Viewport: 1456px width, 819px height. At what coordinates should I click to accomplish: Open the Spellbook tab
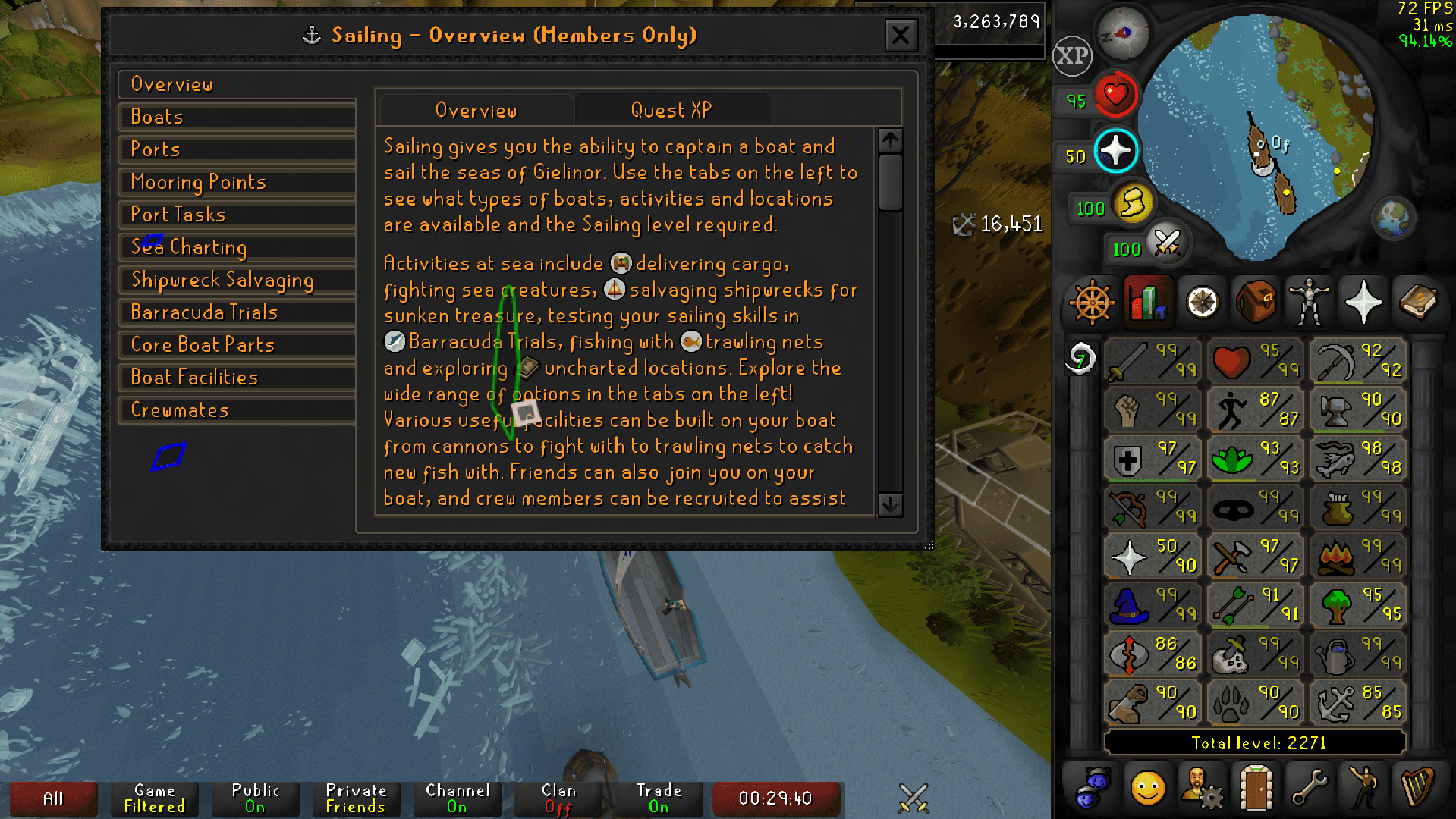[1418, 303]
